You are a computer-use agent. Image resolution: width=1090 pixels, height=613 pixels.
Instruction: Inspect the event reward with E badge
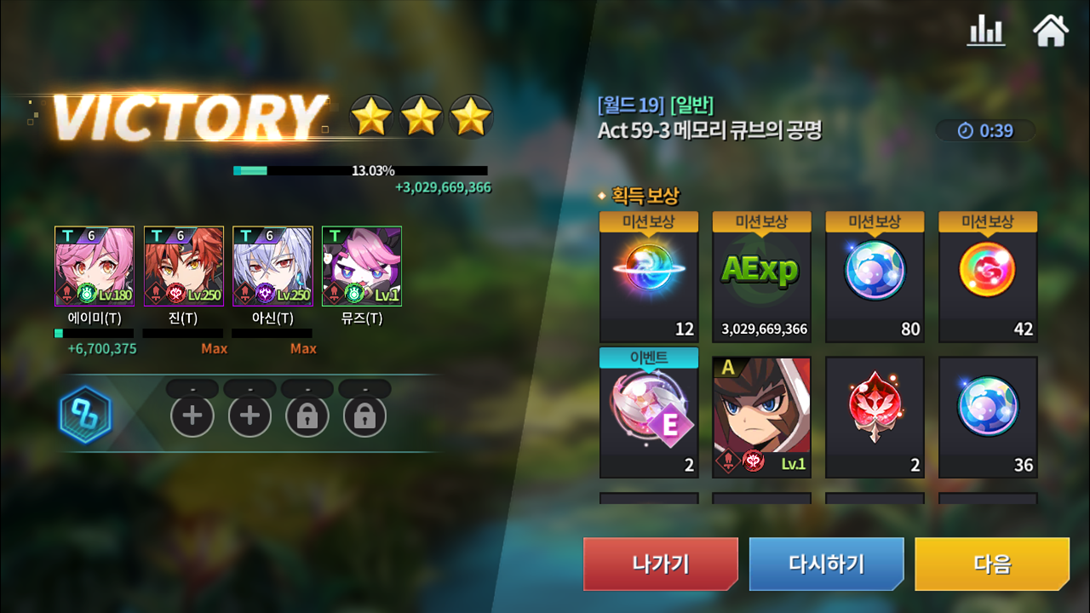pyautogui.click(x=648, y=414)
